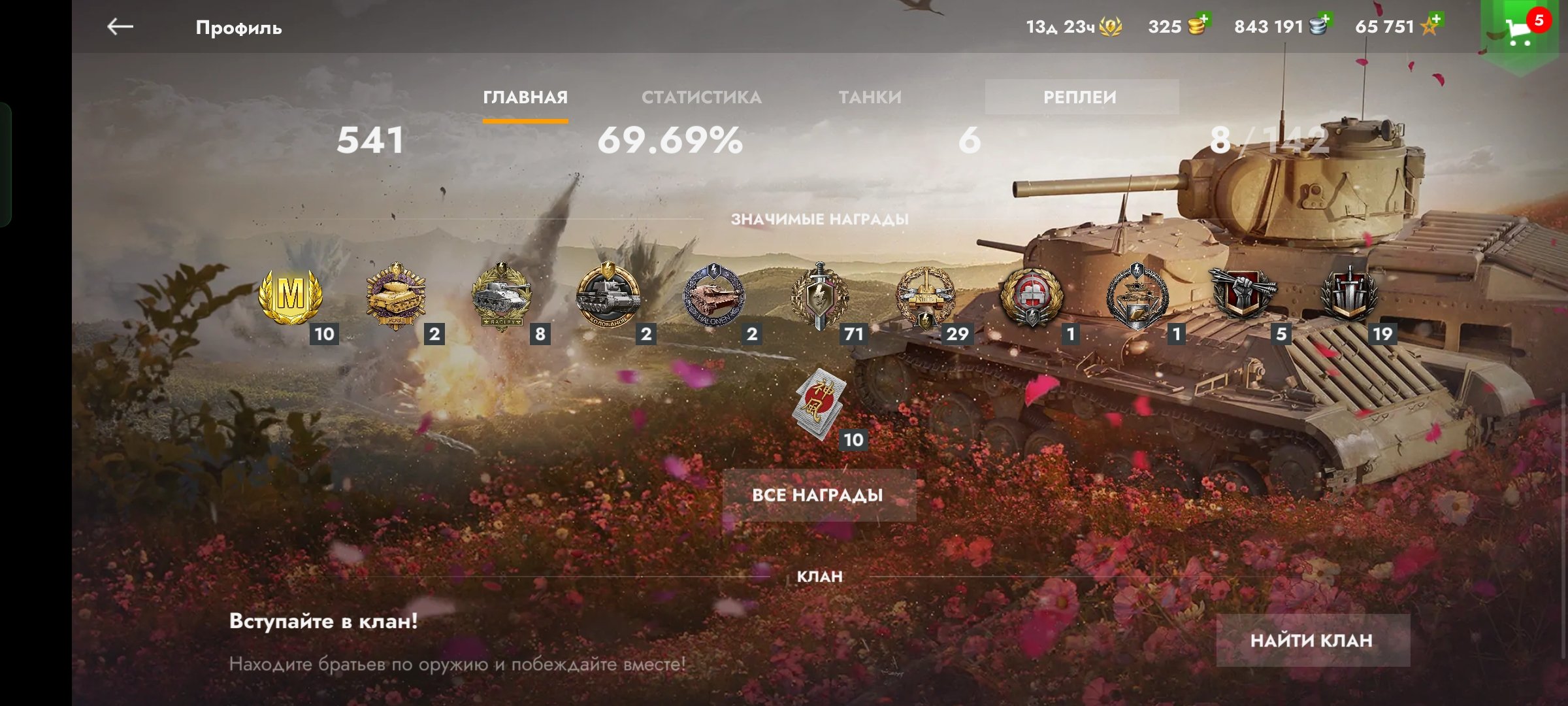Open the Танки tab
Viewport: 1568px width, 706px height.
pyautogui.click(x=870, y=97)
